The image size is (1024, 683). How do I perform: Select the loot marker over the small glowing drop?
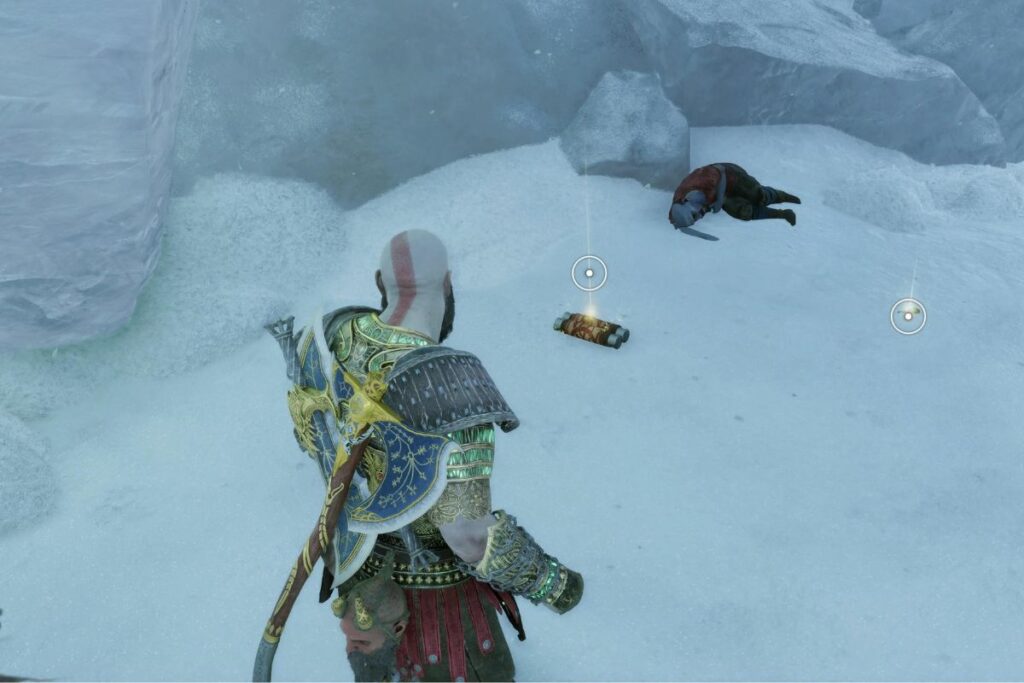(908, 316)
